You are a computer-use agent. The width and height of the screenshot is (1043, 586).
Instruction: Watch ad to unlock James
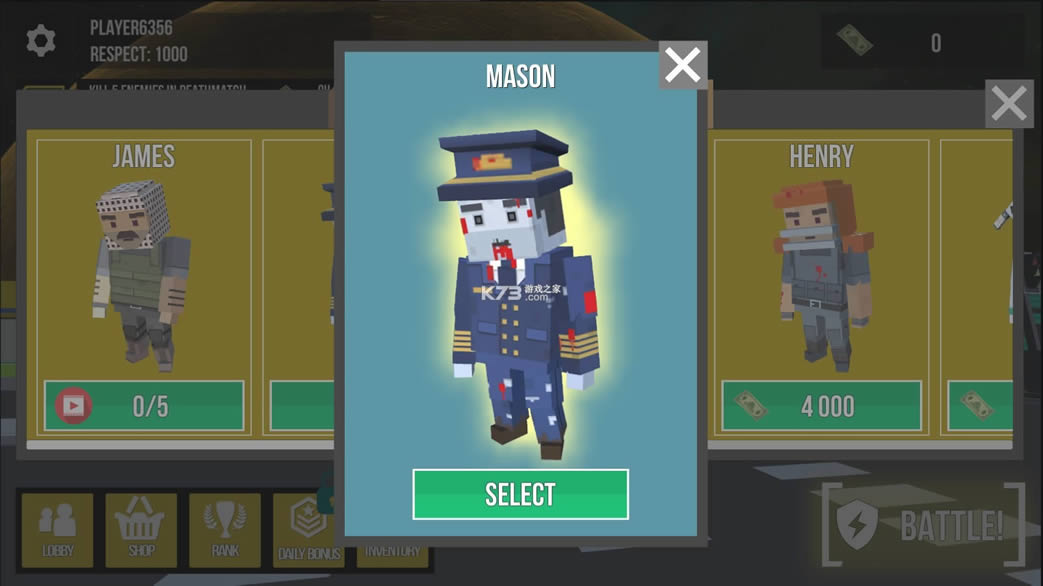pyautogui.click(x=144, y=405)
